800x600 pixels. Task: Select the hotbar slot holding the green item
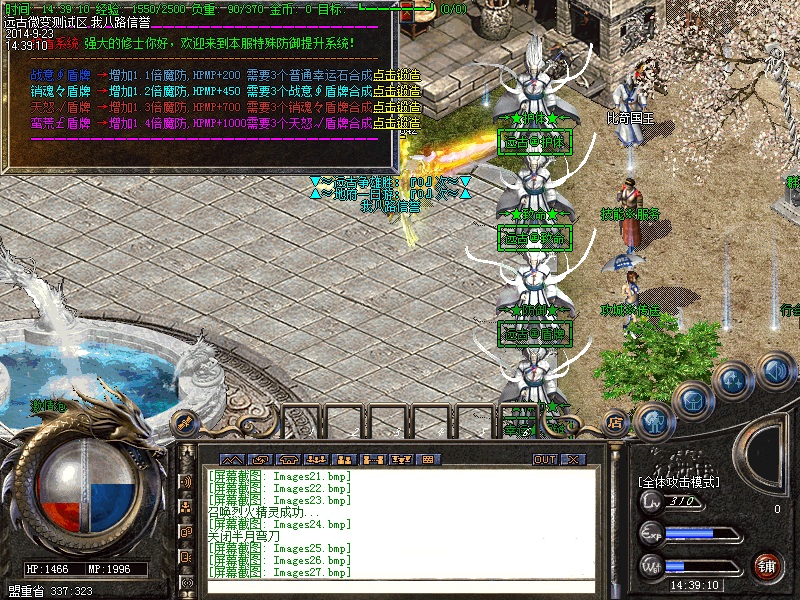pos(520,421)
